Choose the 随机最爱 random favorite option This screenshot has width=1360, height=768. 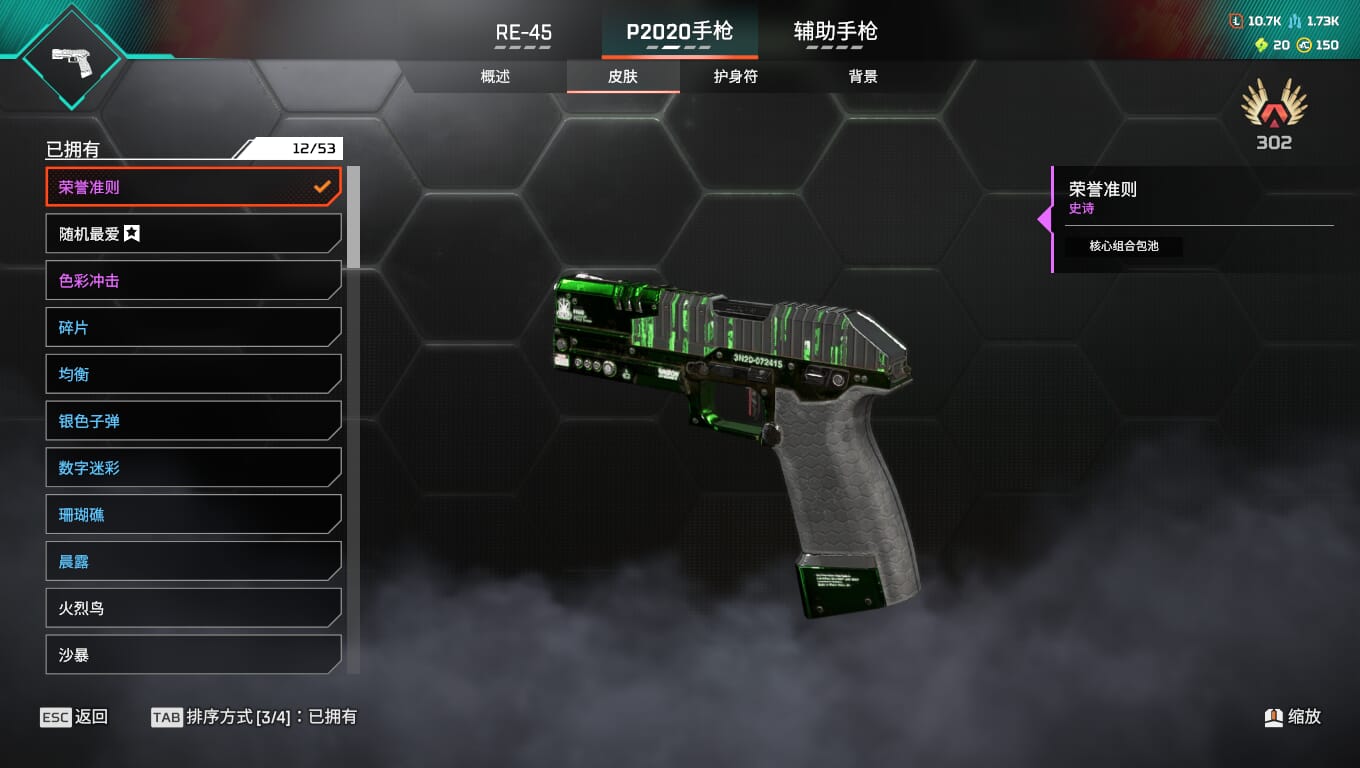[x=193, y=234]
